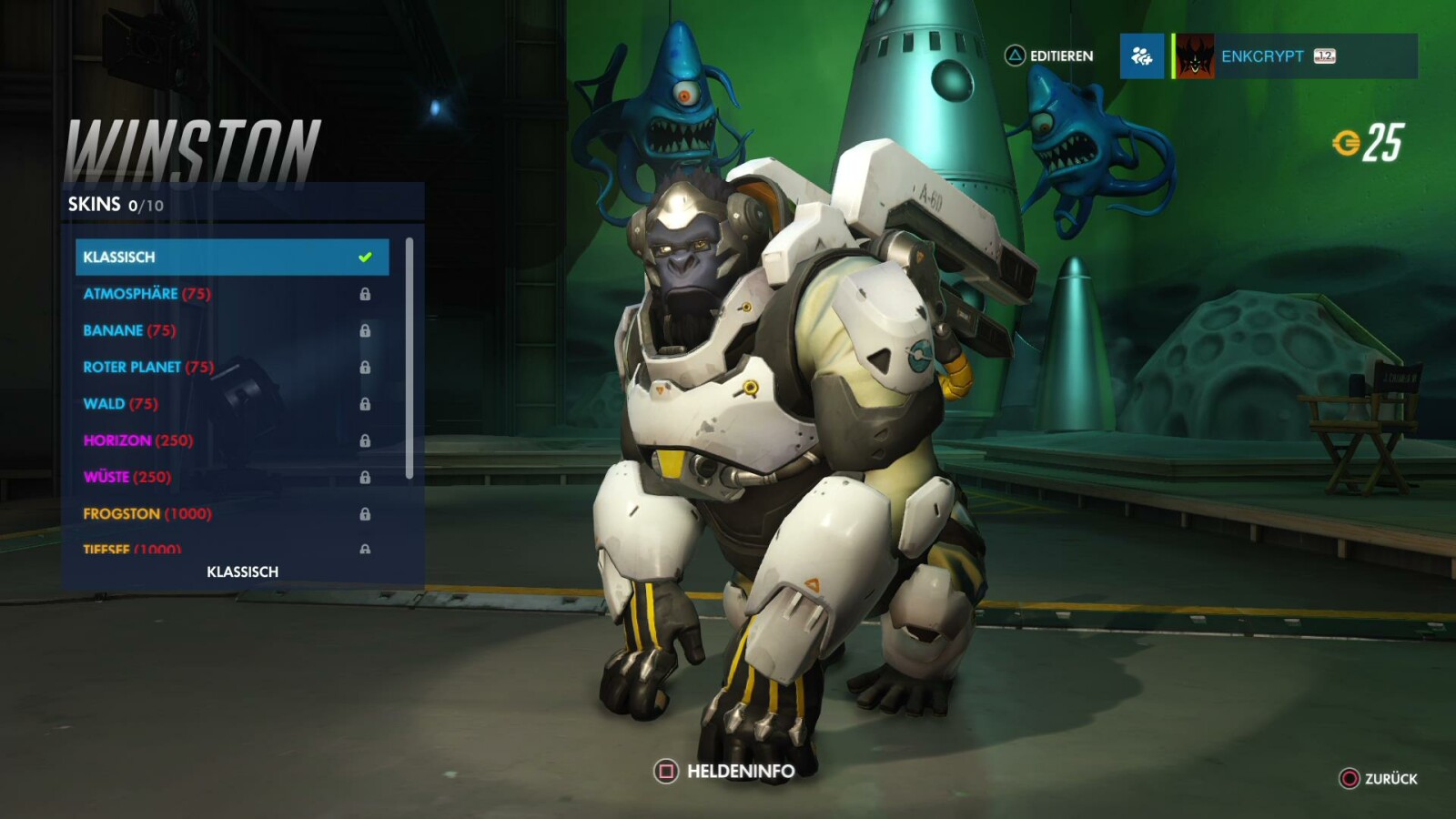Select the Roter Planet skin
Screen dimensions: 1456x819
coord(231,367)
